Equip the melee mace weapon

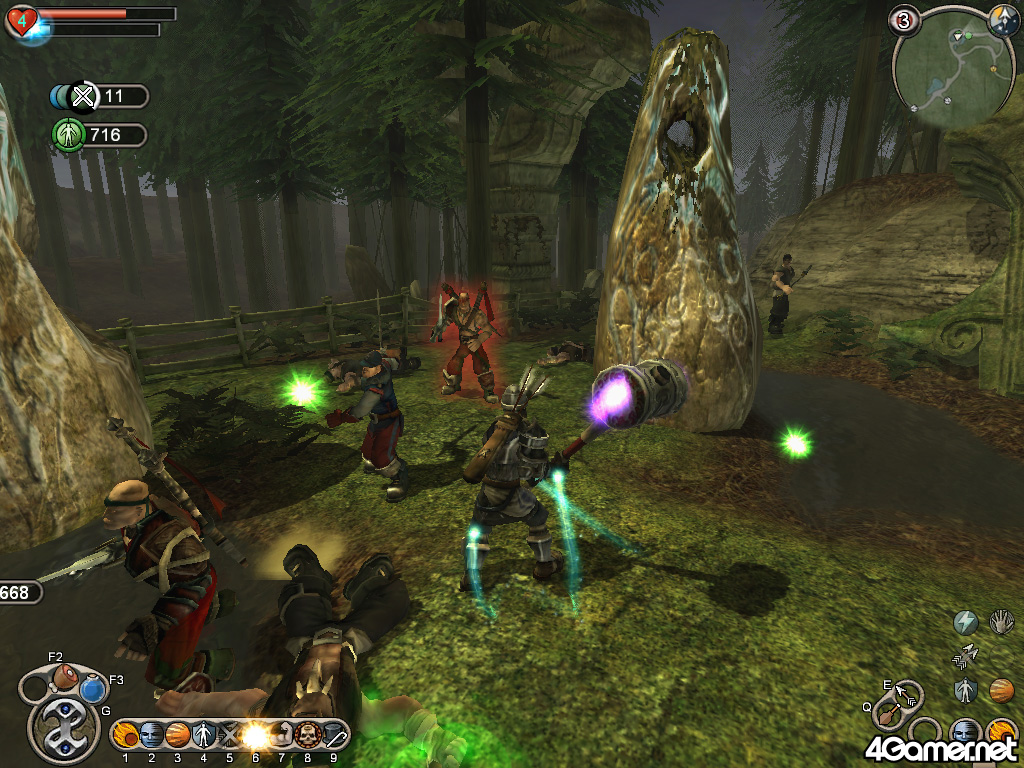click(887, 715)
